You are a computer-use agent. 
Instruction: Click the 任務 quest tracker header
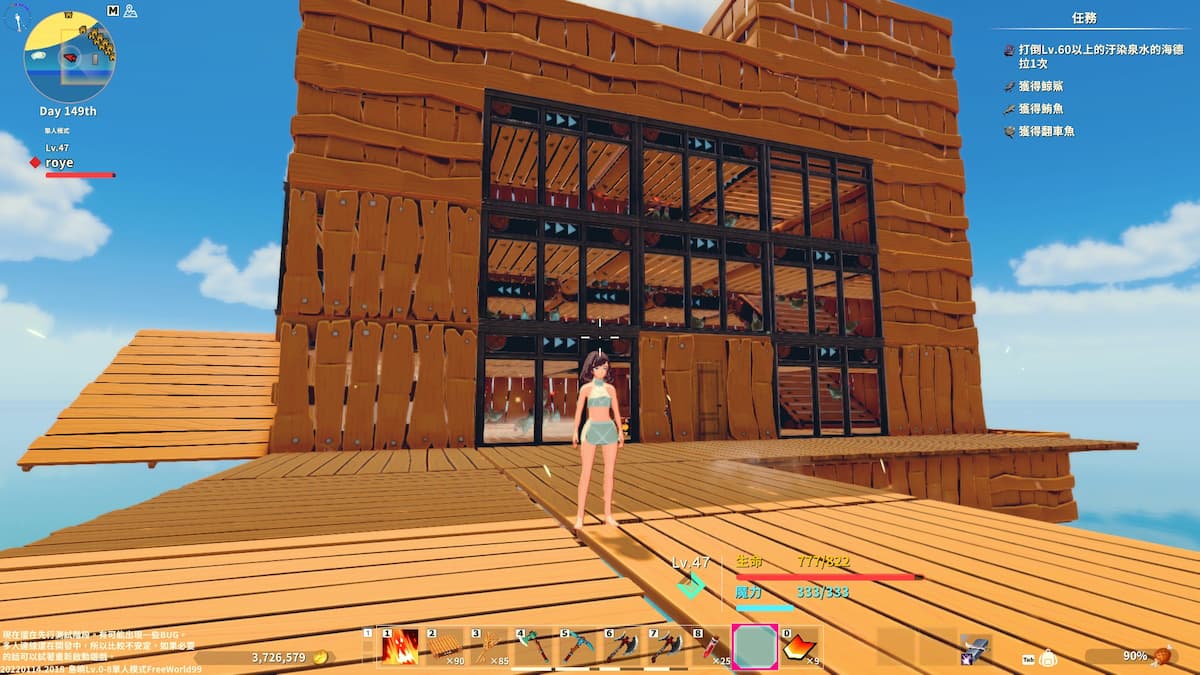[1084, 18]
